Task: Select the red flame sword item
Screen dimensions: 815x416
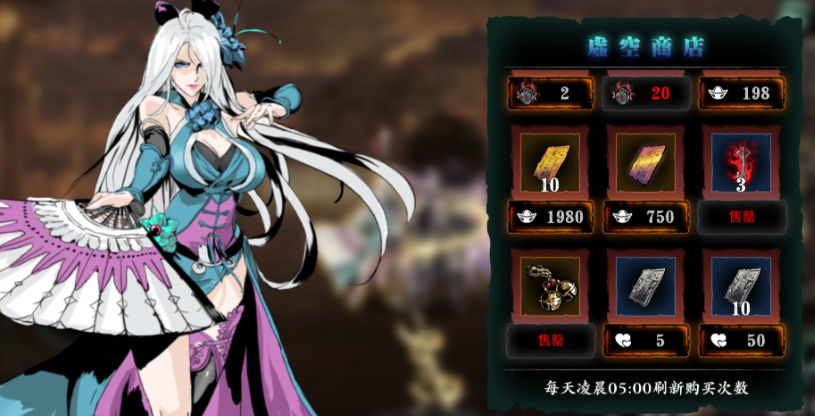Action: pos(741,162)
